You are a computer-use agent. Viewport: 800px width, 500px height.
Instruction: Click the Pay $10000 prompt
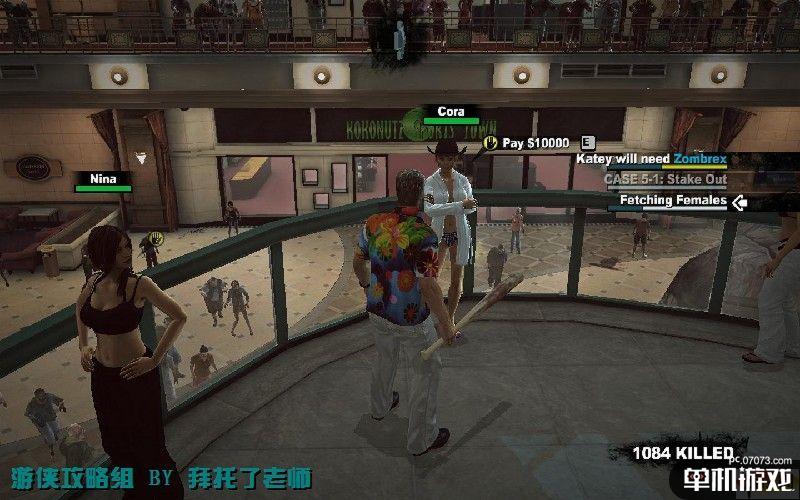tap(535, 143)
